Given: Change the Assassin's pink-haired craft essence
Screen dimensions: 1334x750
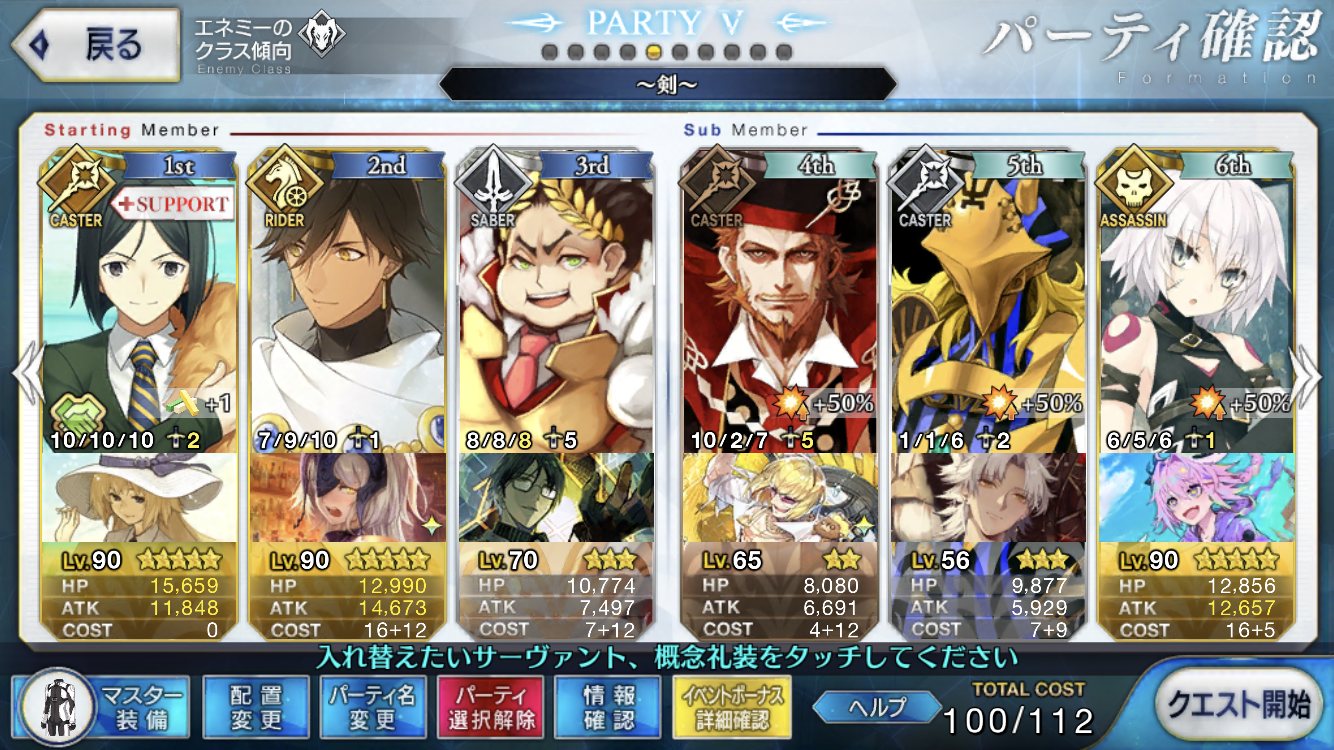Looking at the screenshot, I should pos(1194,497).
